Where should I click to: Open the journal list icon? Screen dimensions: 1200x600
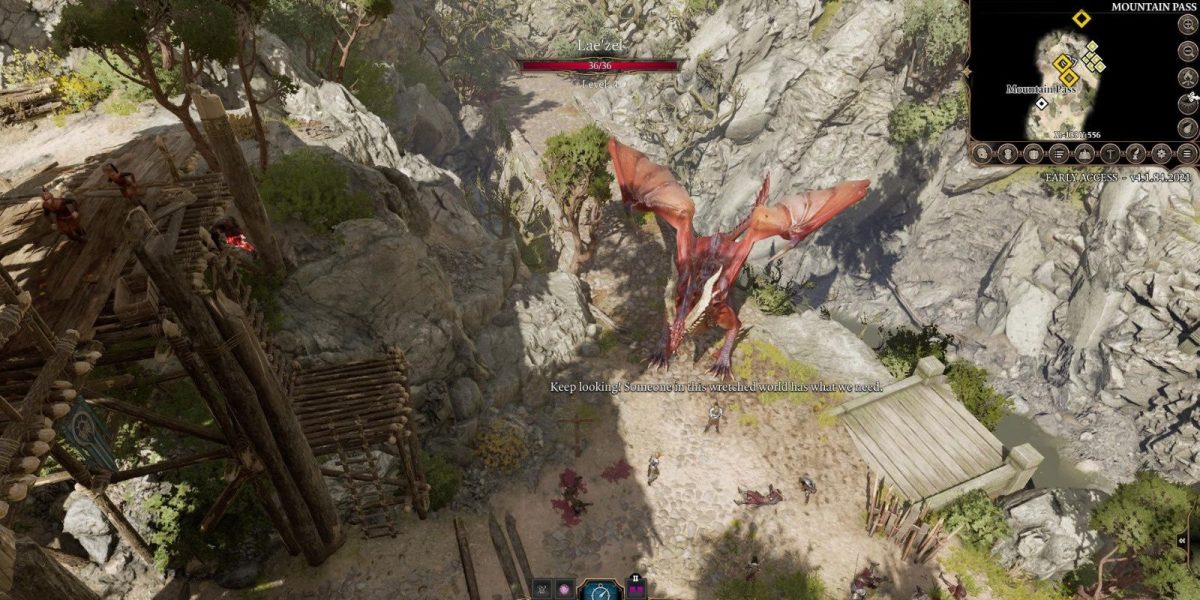[1060, 154]
